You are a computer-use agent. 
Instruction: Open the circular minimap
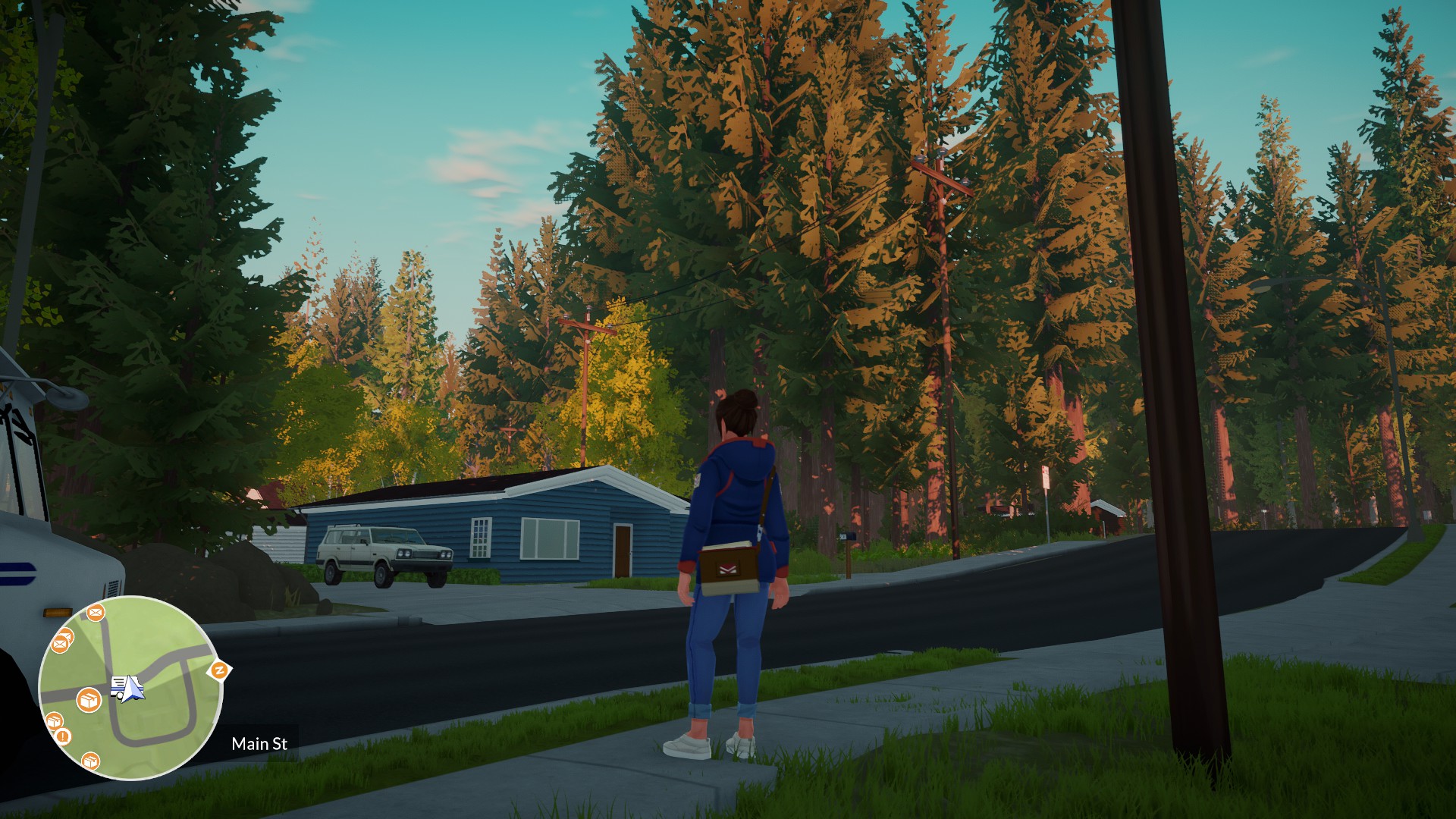click(x=130, y=688)
